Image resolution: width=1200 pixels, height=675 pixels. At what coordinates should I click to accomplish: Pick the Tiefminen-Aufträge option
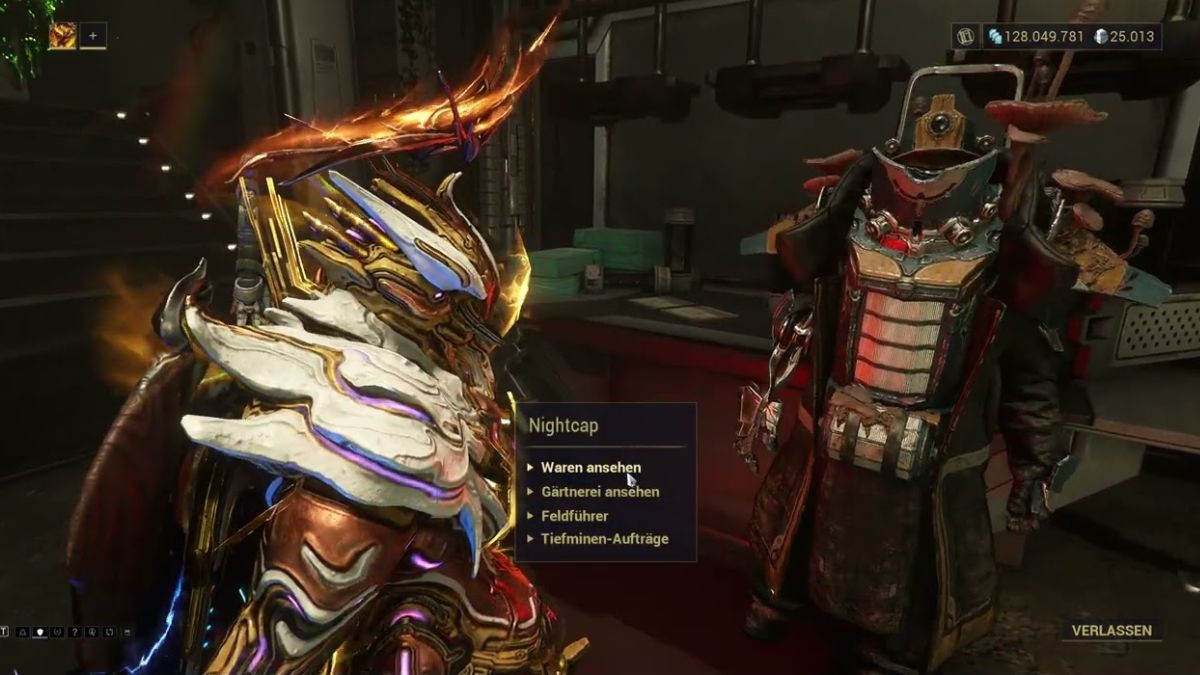[x=604, y=539]
